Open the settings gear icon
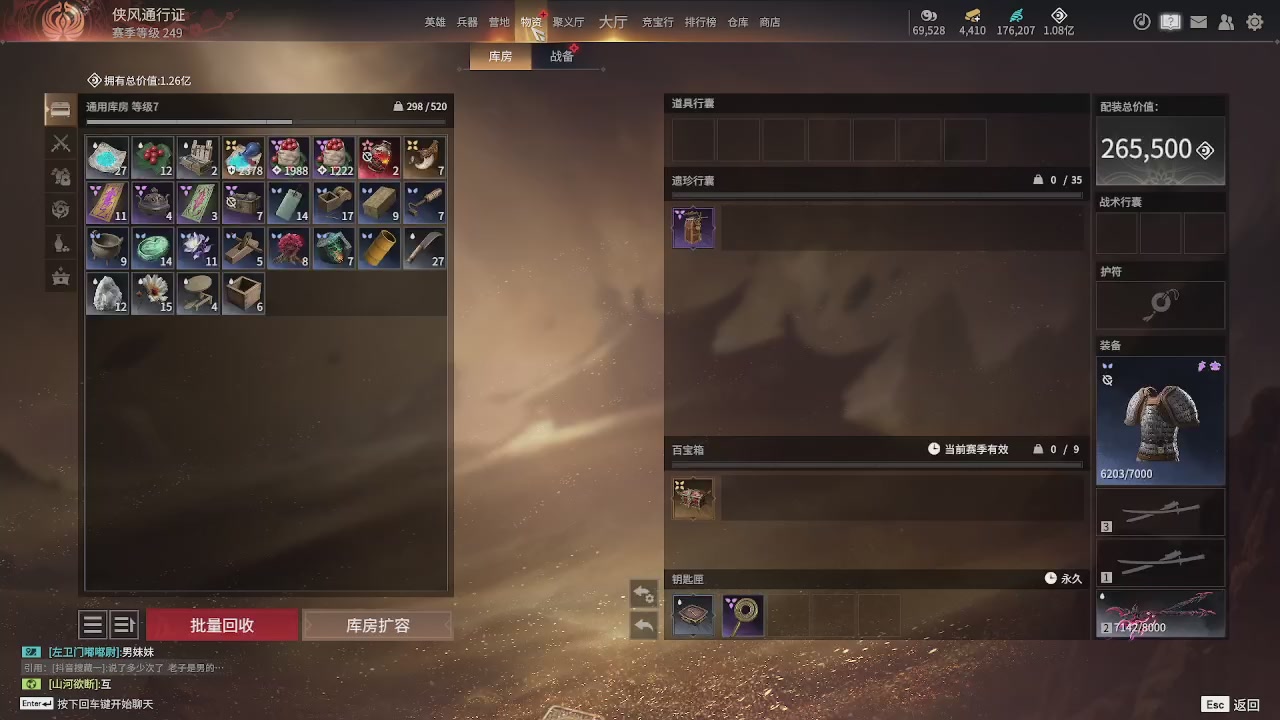Image resolution: width=1280 pixels, height=720 pixels. tap(1254, 21)
